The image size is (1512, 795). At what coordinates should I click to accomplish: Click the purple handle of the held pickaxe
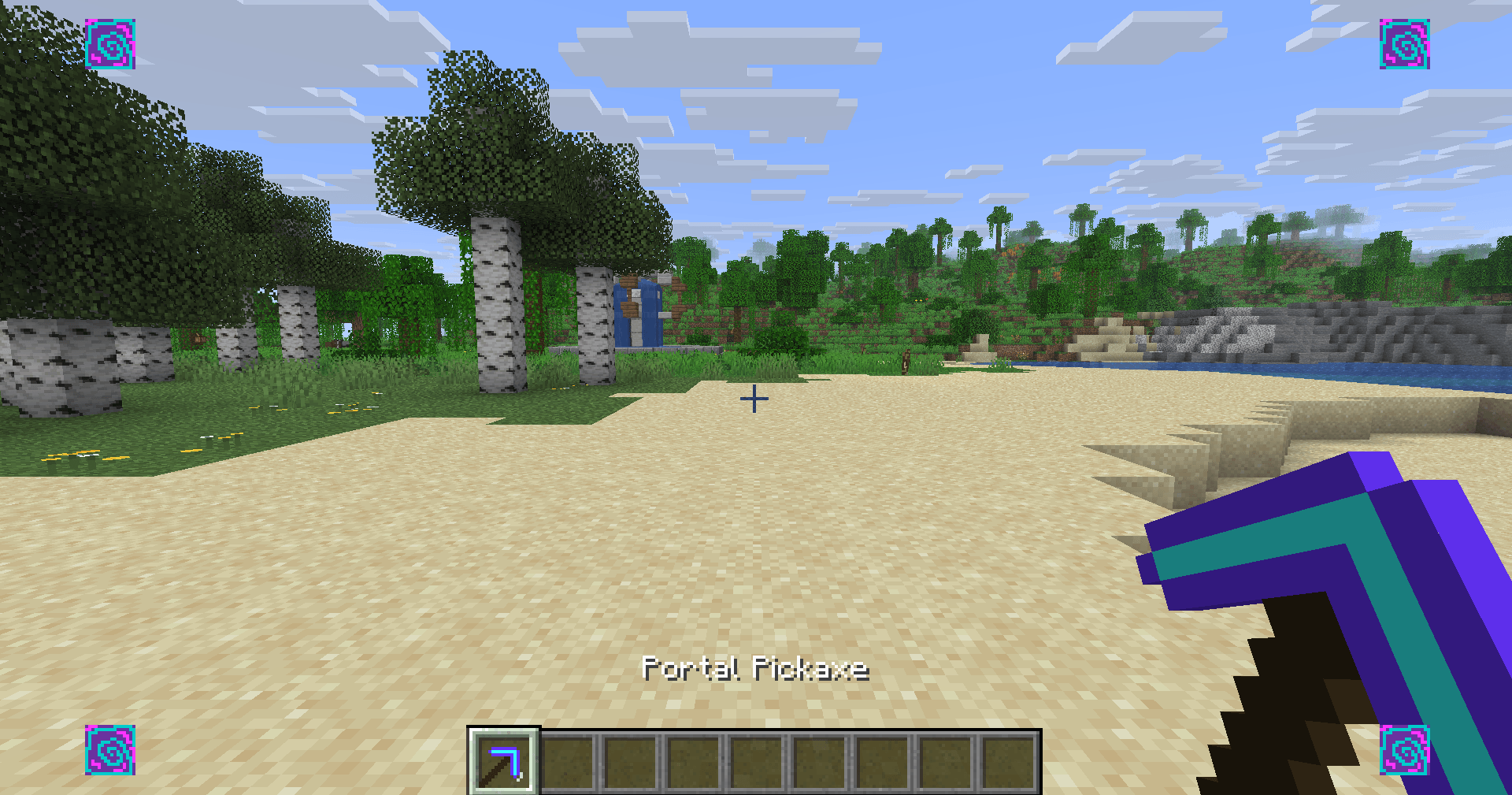(x=1417, y=630)
